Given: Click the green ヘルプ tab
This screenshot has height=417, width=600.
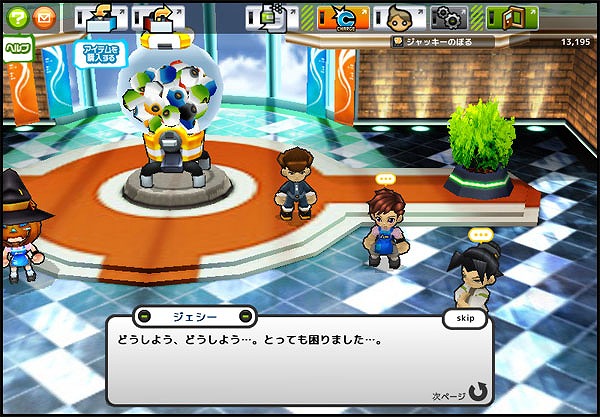Looking at the screenshot, I should tap(15, 47).
